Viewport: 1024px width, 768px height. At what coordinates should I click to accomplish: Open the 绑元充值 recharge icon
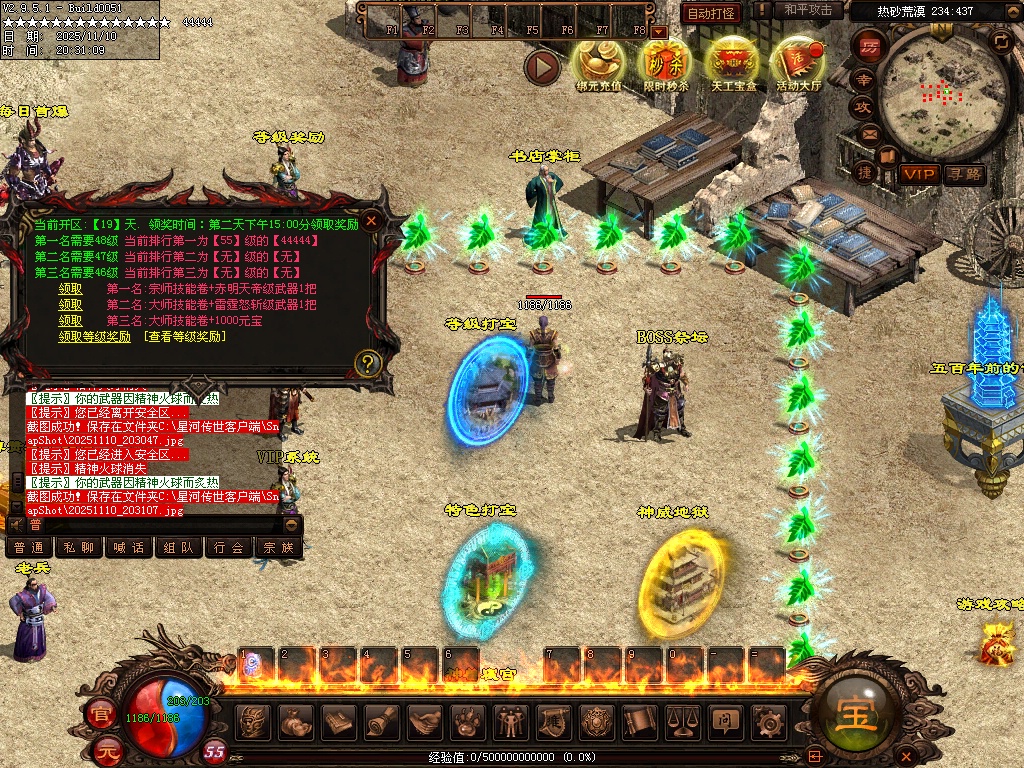click(x=598, y=63)
